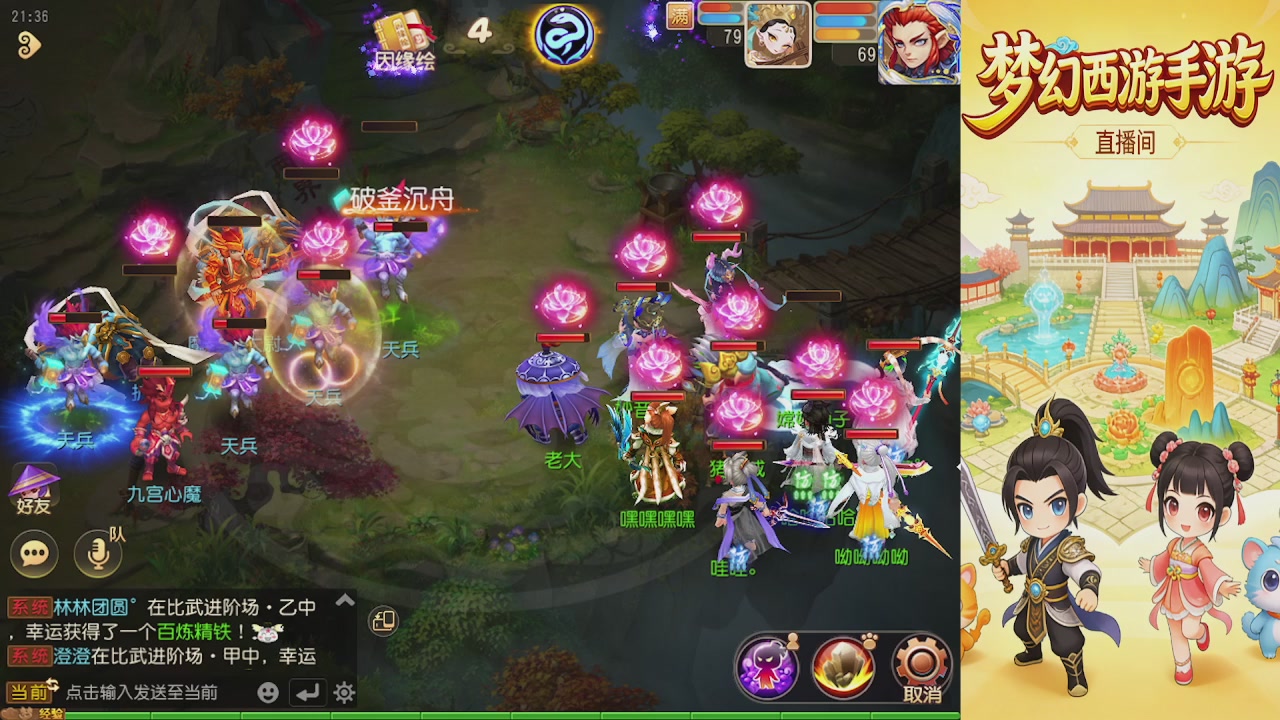Expand the chat log with the up arrow
The height and width of the screenshot is (720, 1280).
click(x=344, y=600)
